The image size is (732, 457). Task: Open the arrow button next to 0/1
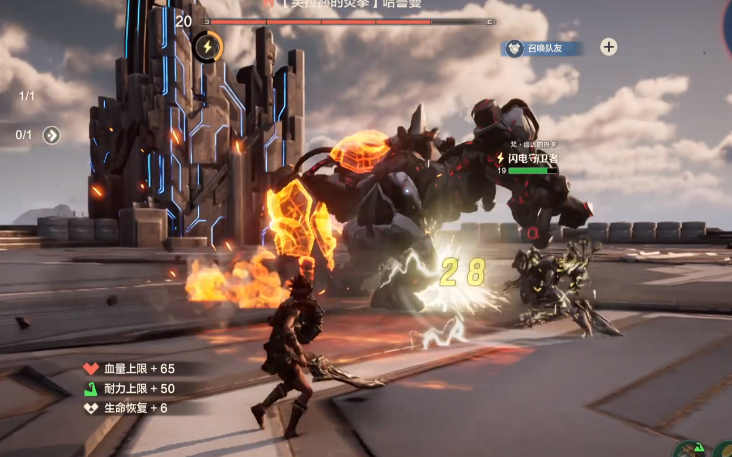click(x=52, y=135)
